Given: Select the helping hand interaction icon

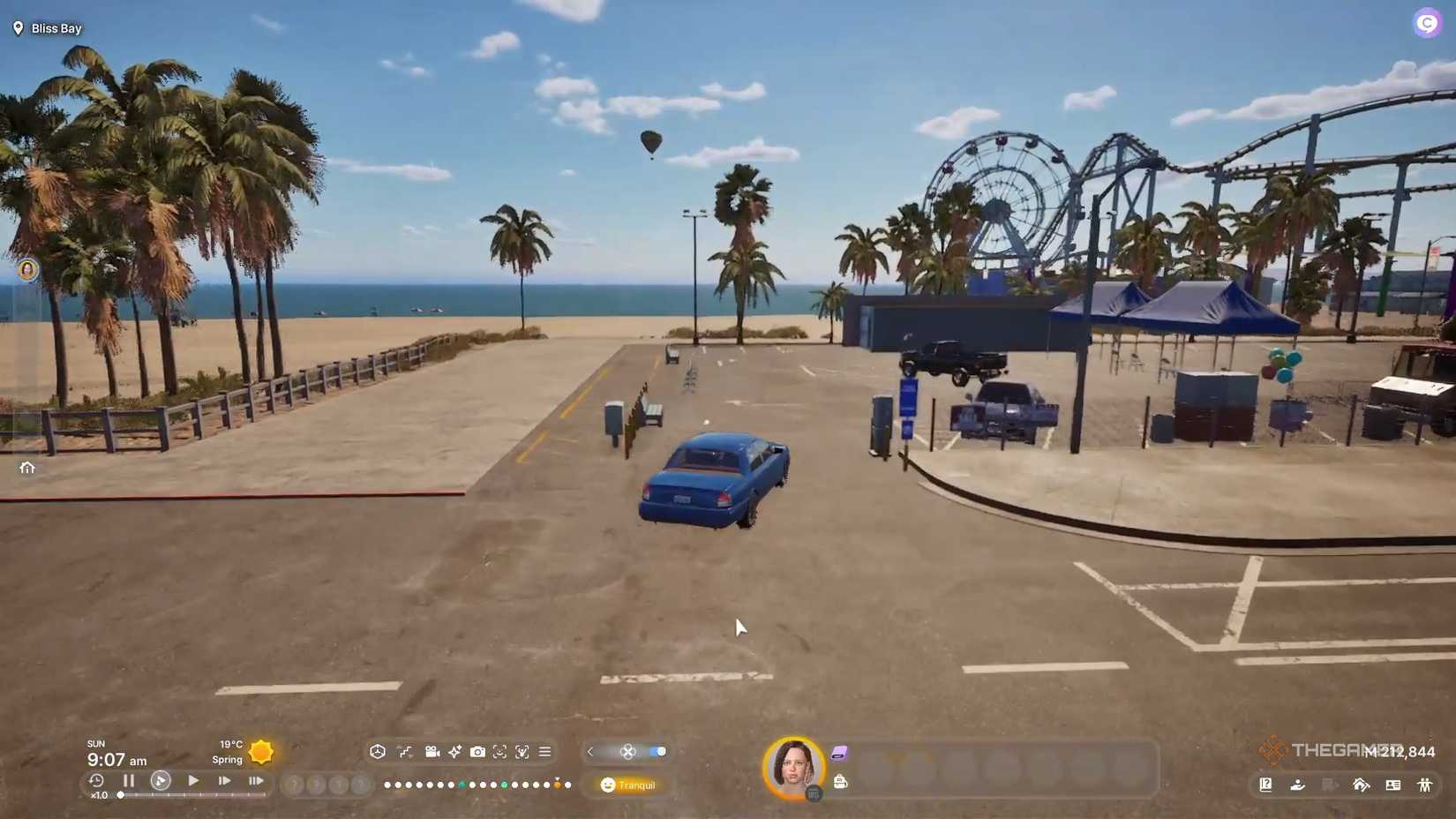Looking at the screenshot, I should 1297,785.
